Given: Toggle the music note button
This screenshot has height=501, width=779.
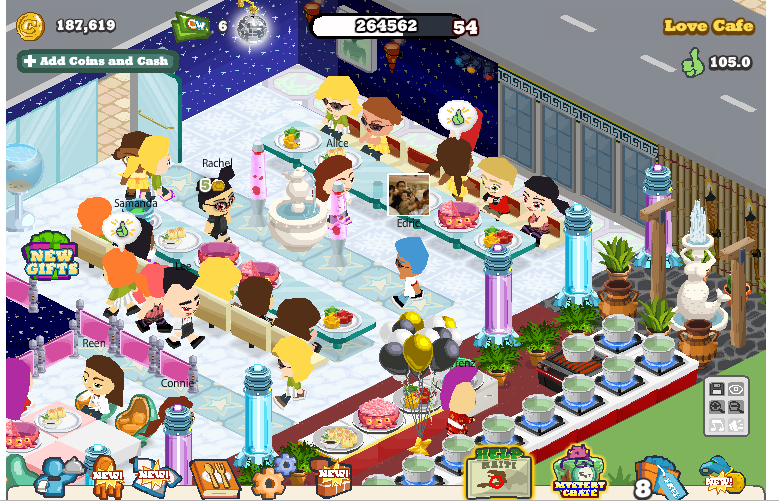Looking at the screenshot, I should click(716, 426).
